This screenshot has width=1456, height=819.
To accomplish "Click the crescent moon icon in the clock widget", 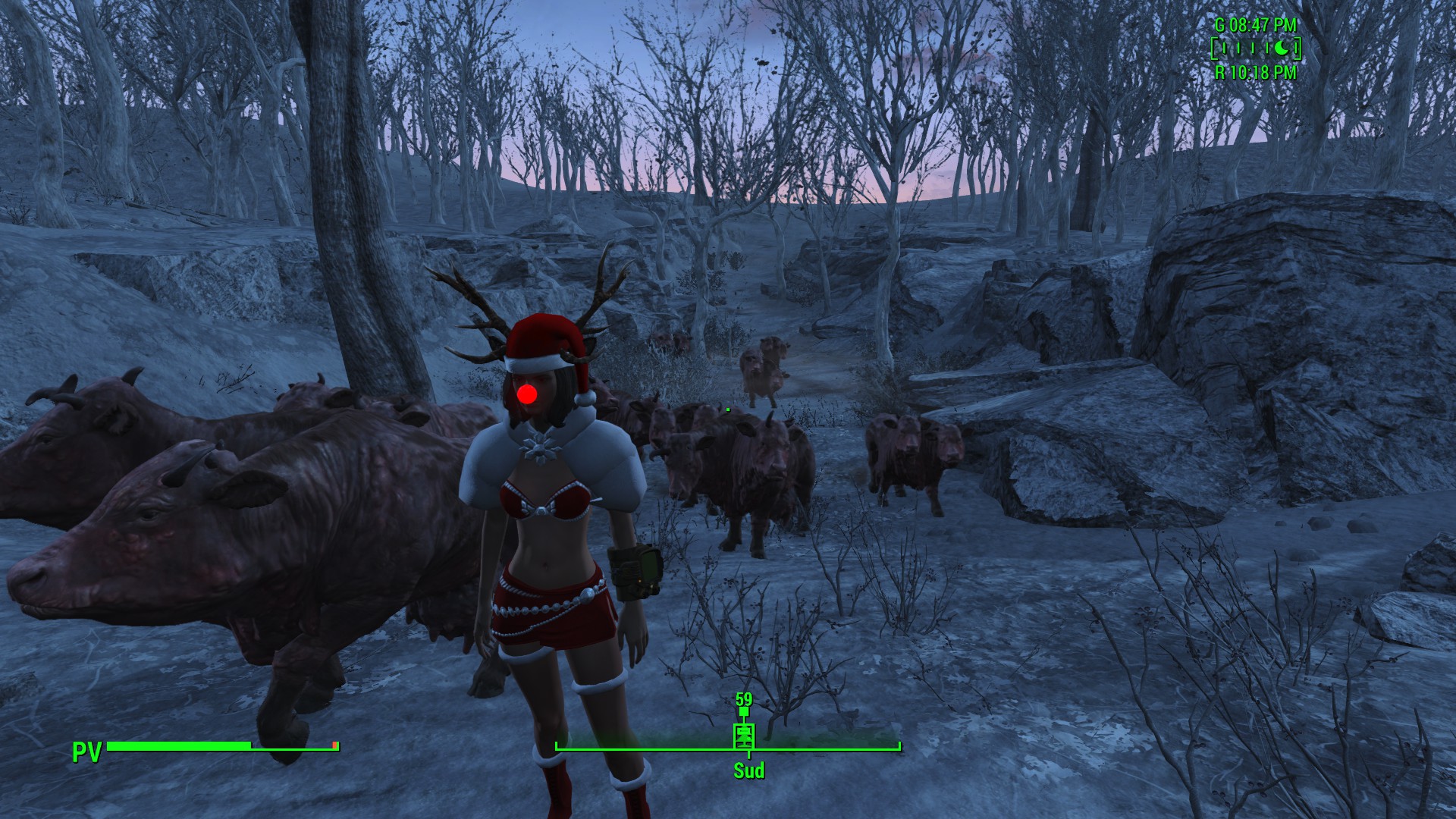I will tap(1281, 49).
